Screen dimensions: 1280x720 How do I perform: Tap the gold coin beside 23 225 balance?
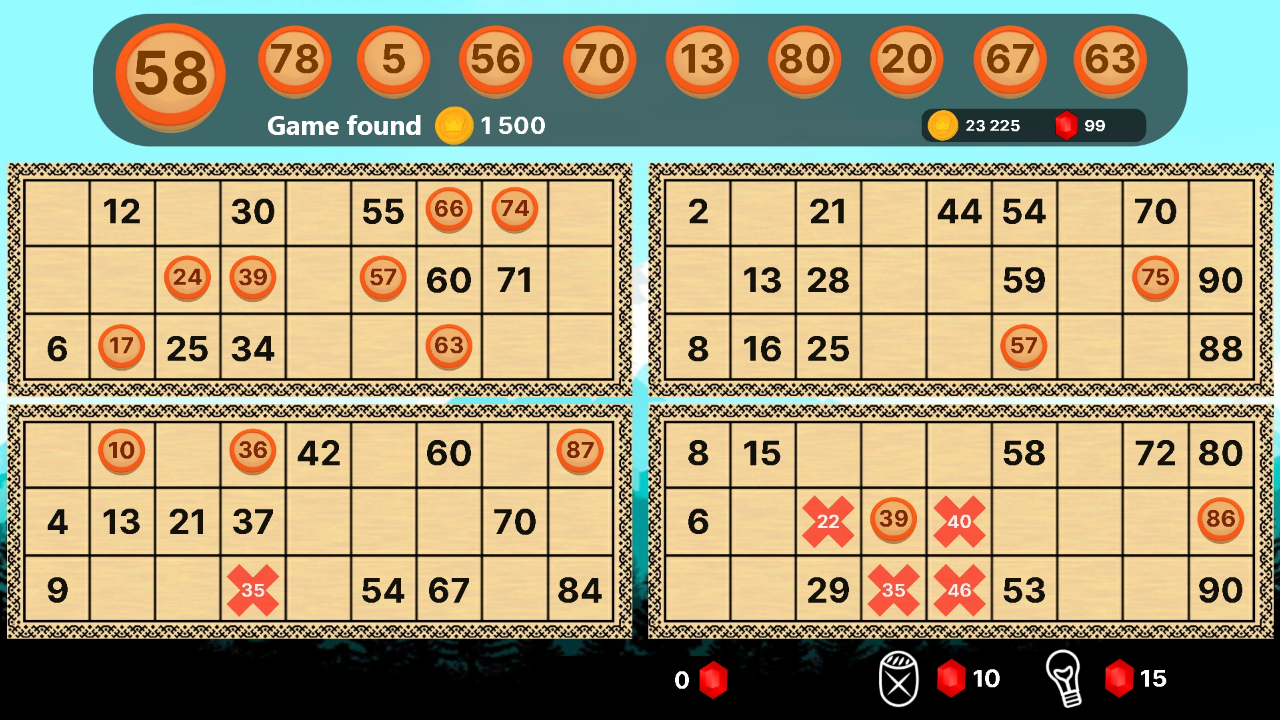pos(941,125)
